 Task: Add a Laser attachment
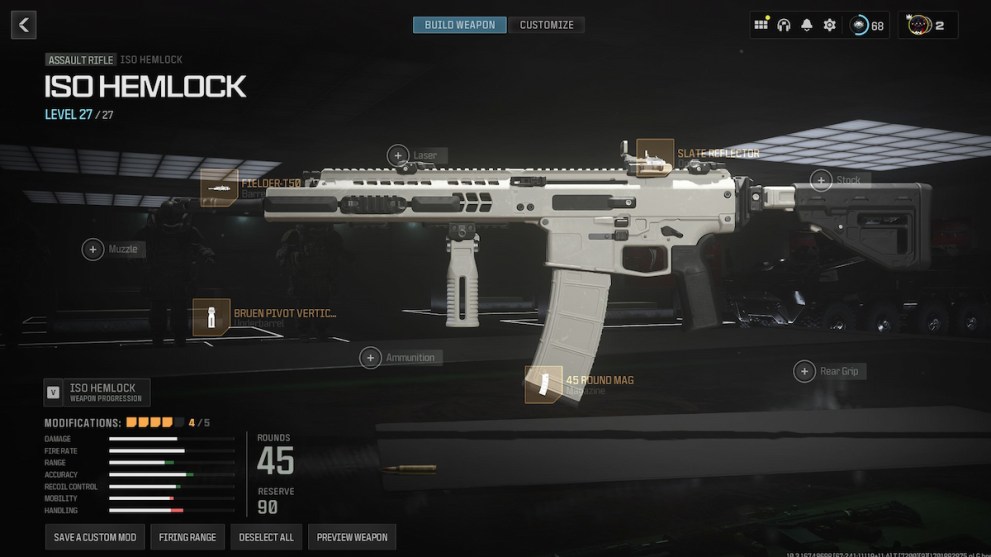[398, 155]
